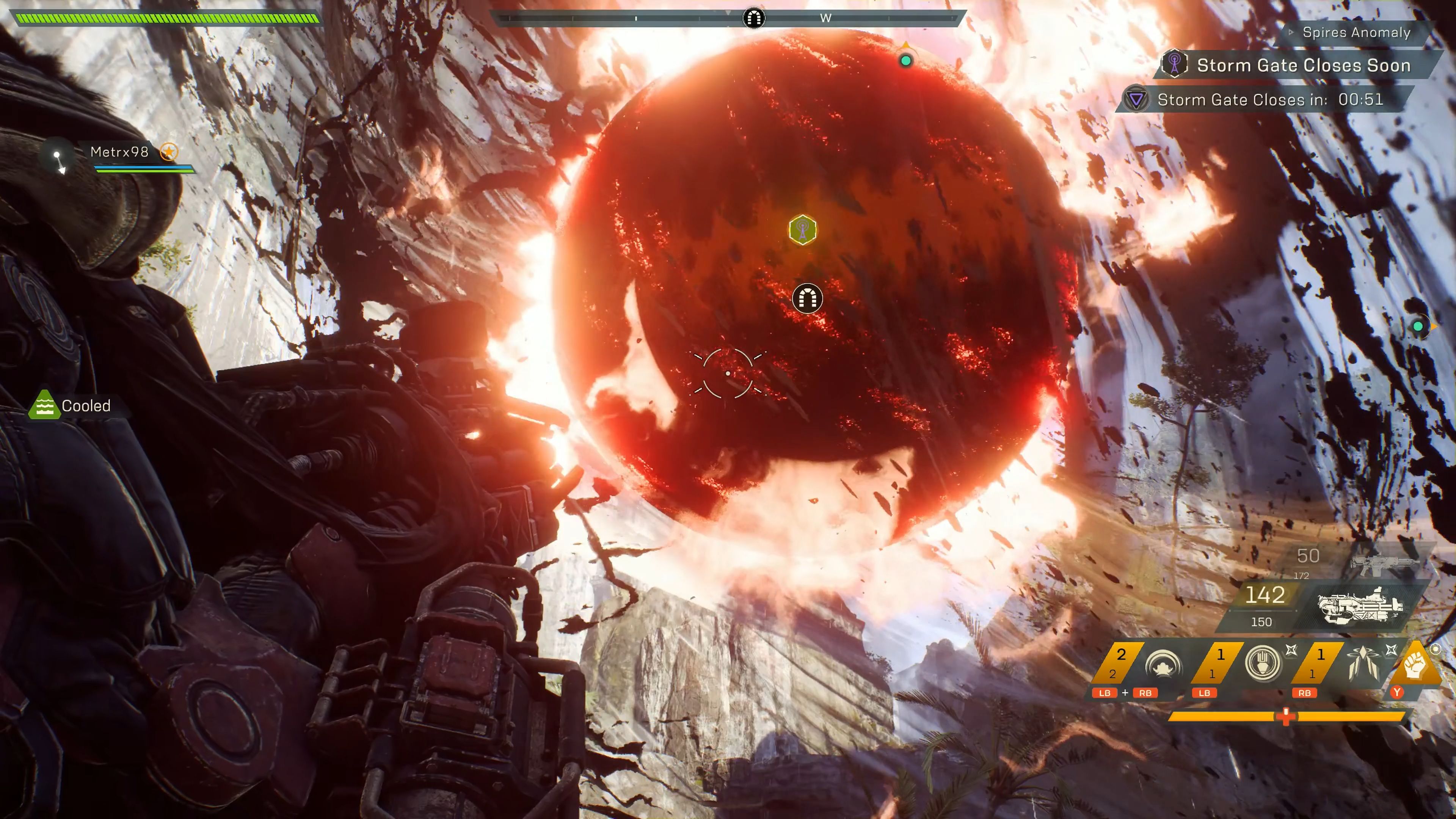The height and width of the screenshot is (819, 1456).
Task: Select the teal teammate marker at right edge
Action: [1418, 326]
